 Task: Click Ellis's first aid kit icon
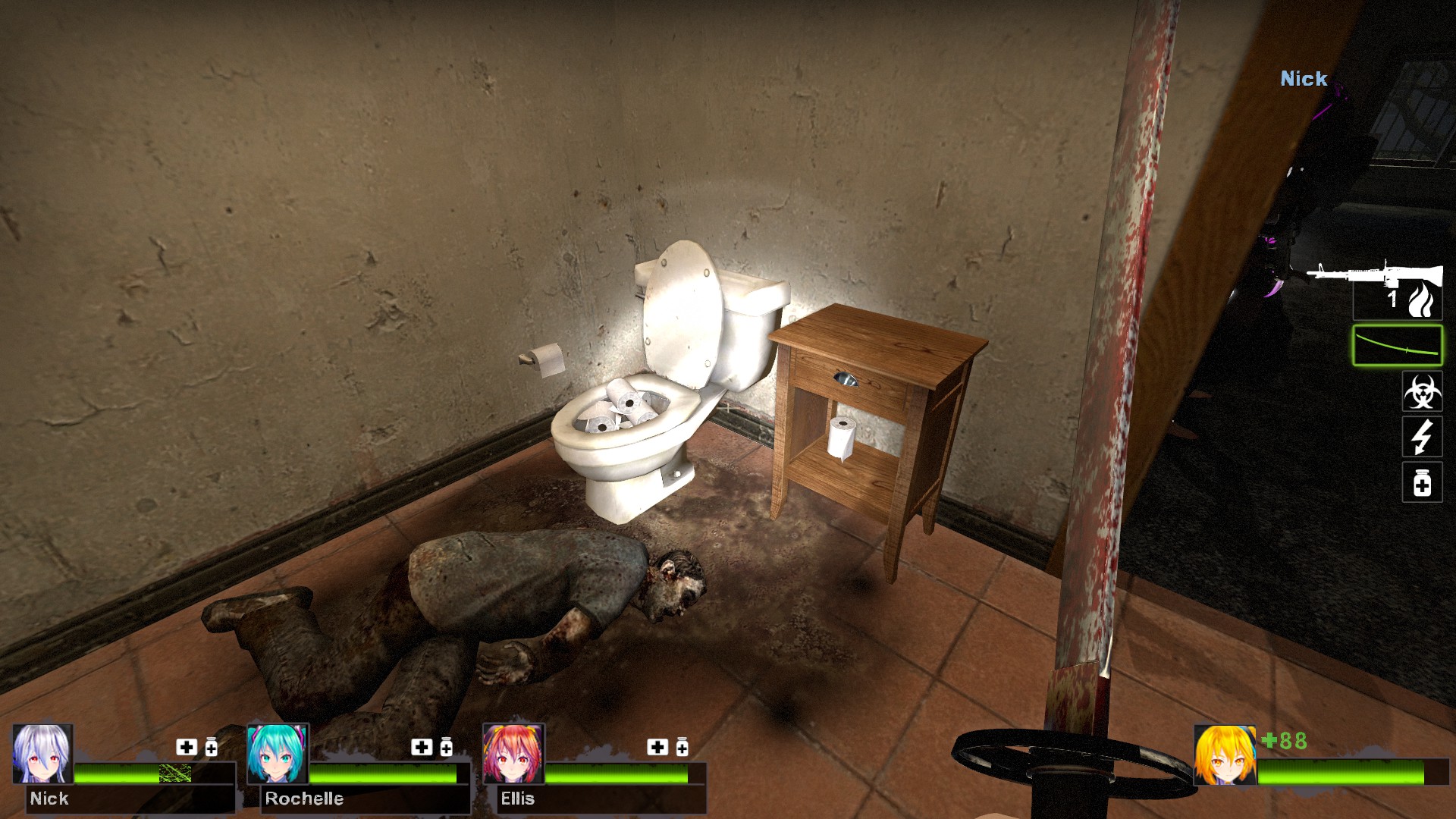click(657, 747)
